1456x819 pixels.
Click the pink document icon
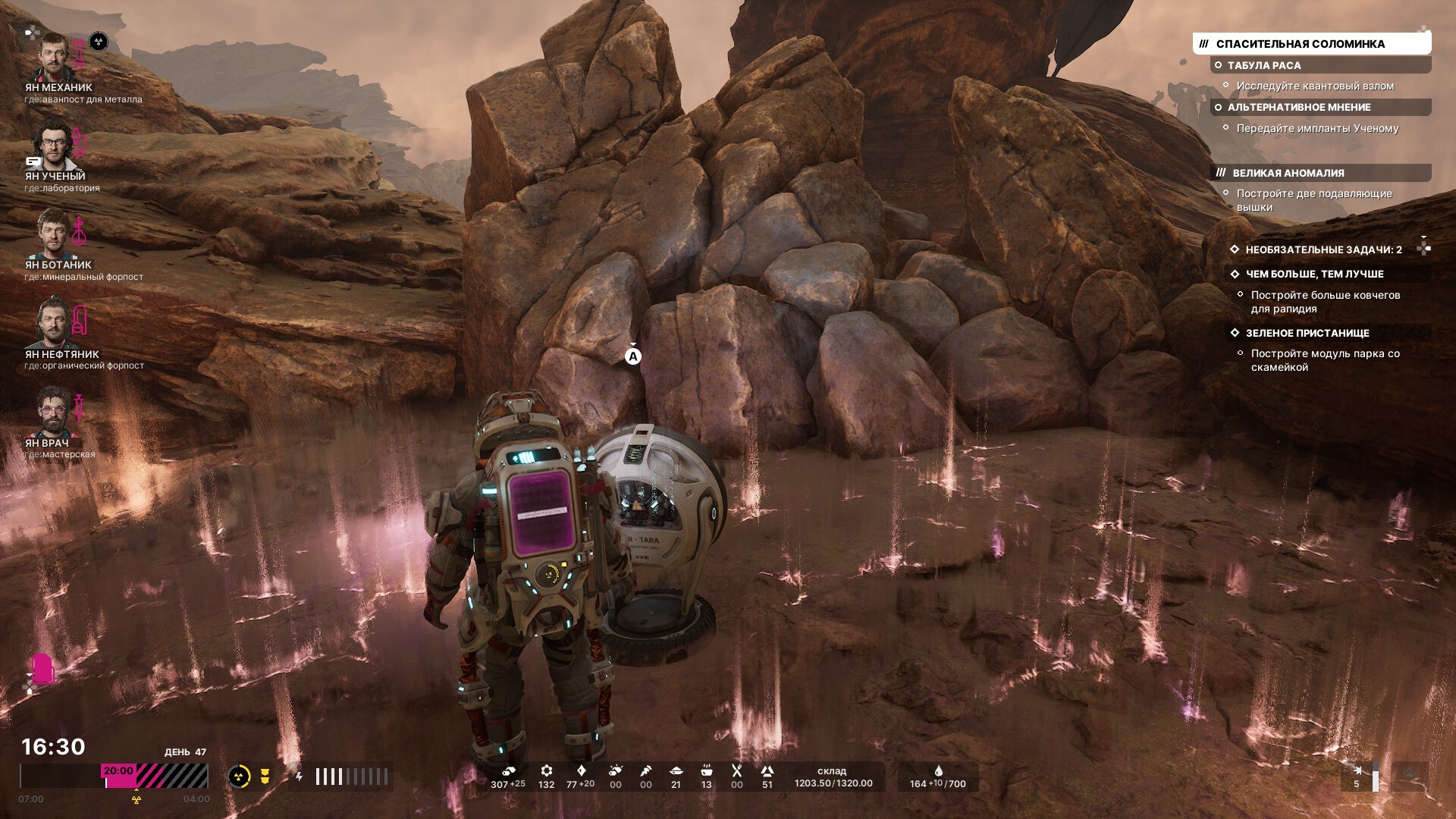42,669
